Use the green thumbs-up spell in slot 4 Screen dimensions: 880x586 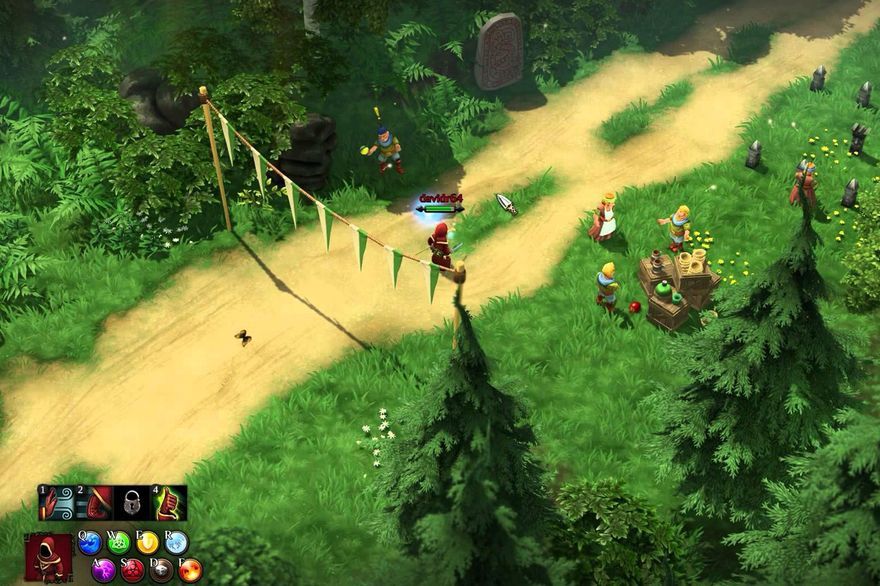click(168, 503)
